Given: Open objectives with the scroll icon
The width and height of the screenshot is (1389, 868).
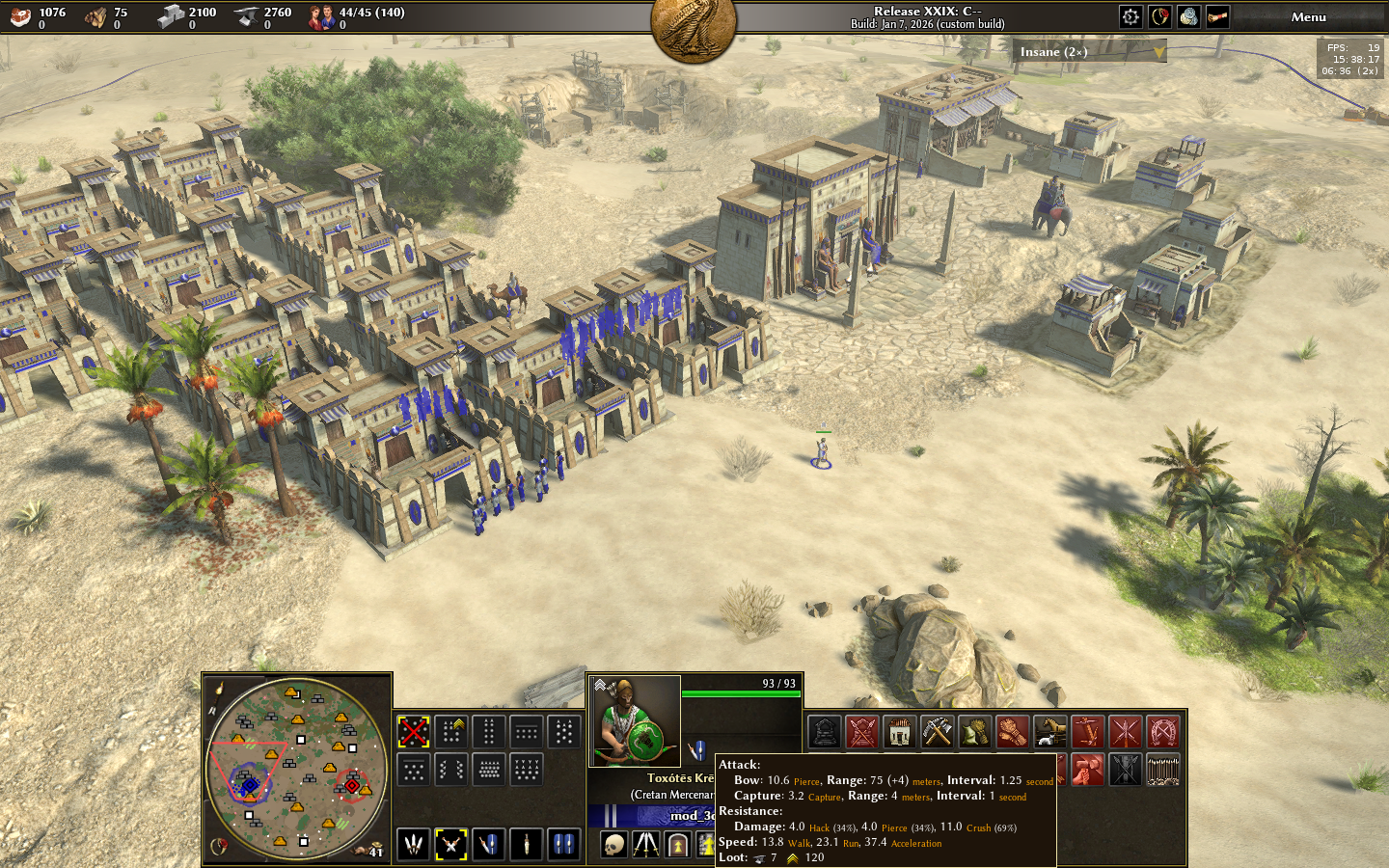Looking at the screenshot, I should click(x=1217, y=16).
